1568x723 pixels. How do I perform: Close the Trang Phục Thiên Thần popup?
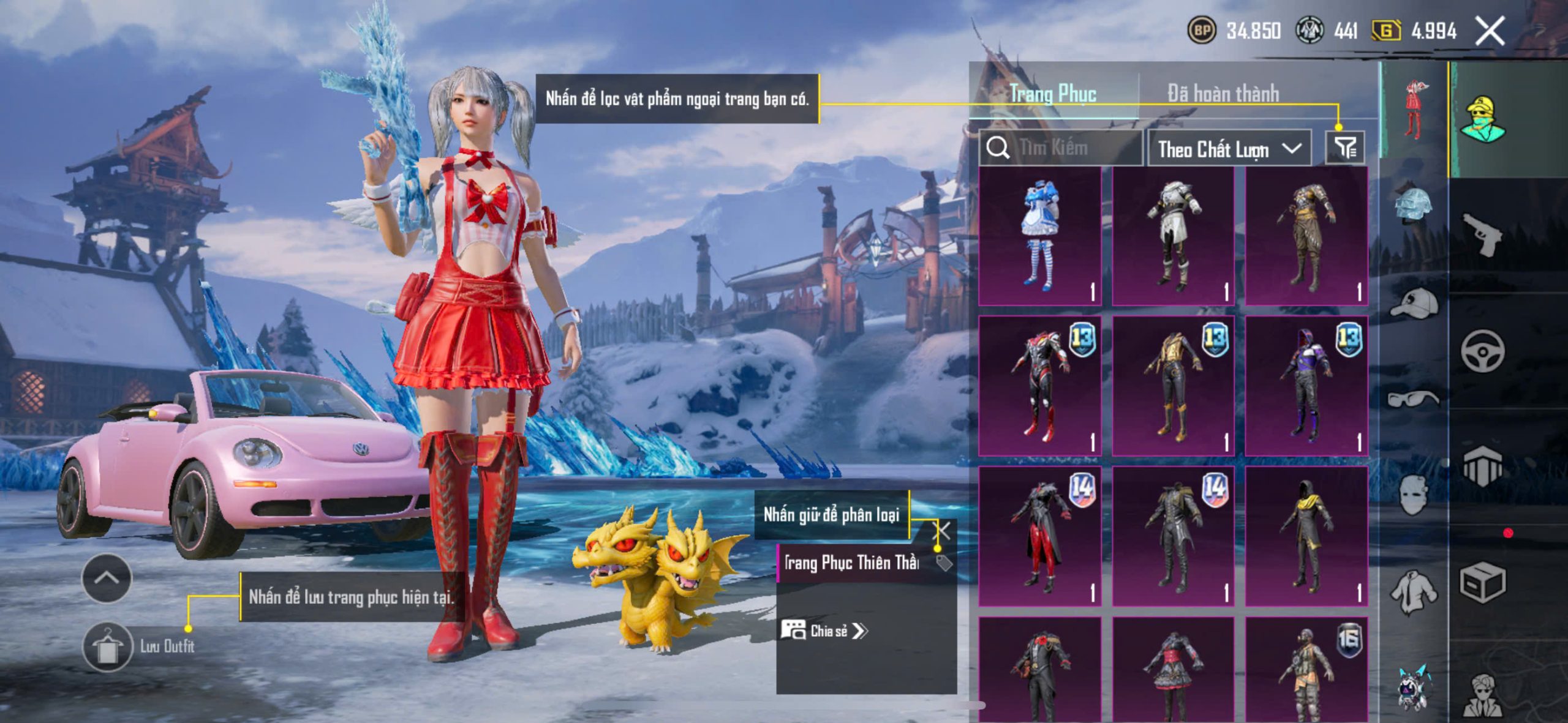point(942,530)
